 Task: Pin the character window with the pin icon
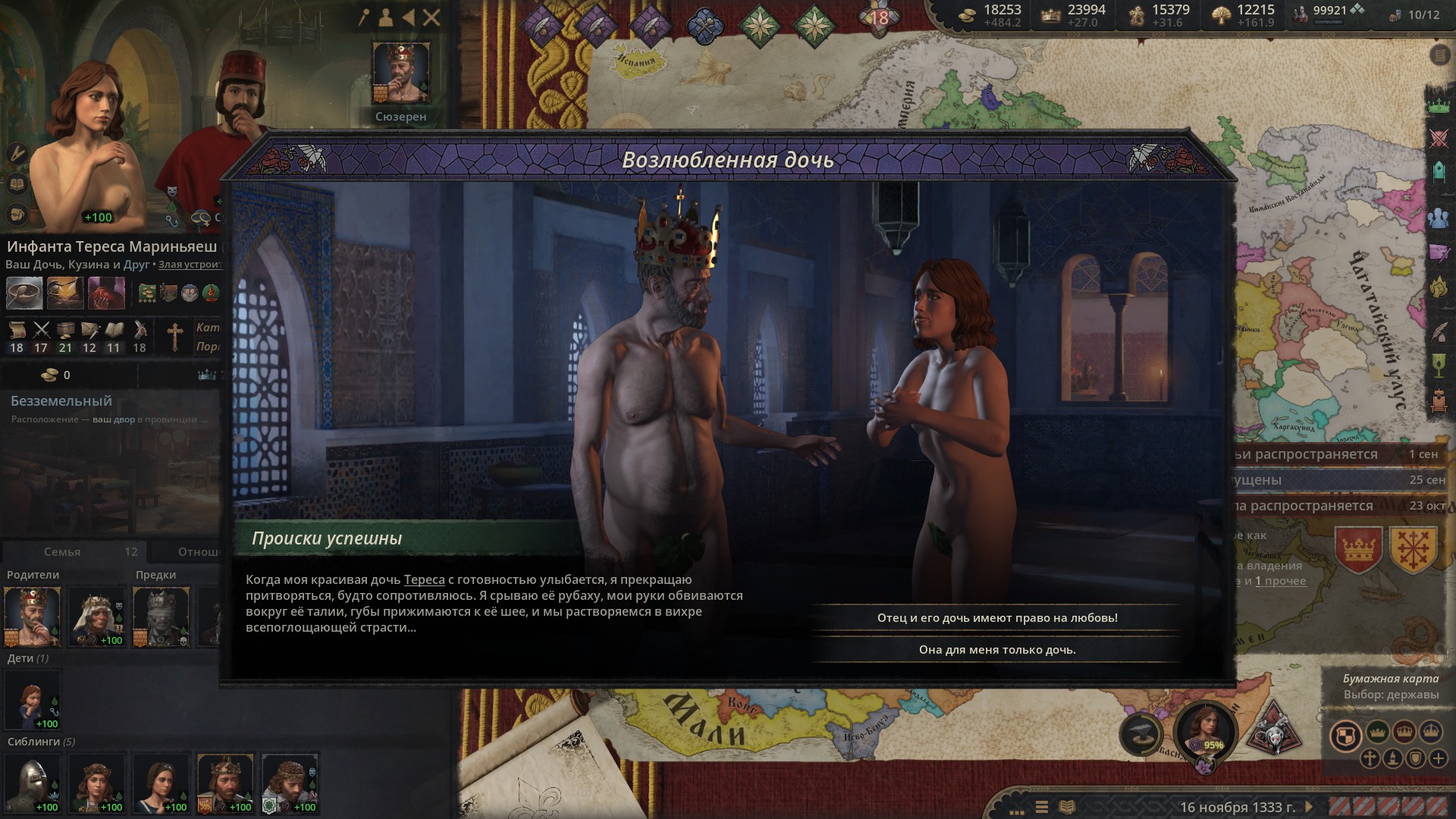(365, 17)
